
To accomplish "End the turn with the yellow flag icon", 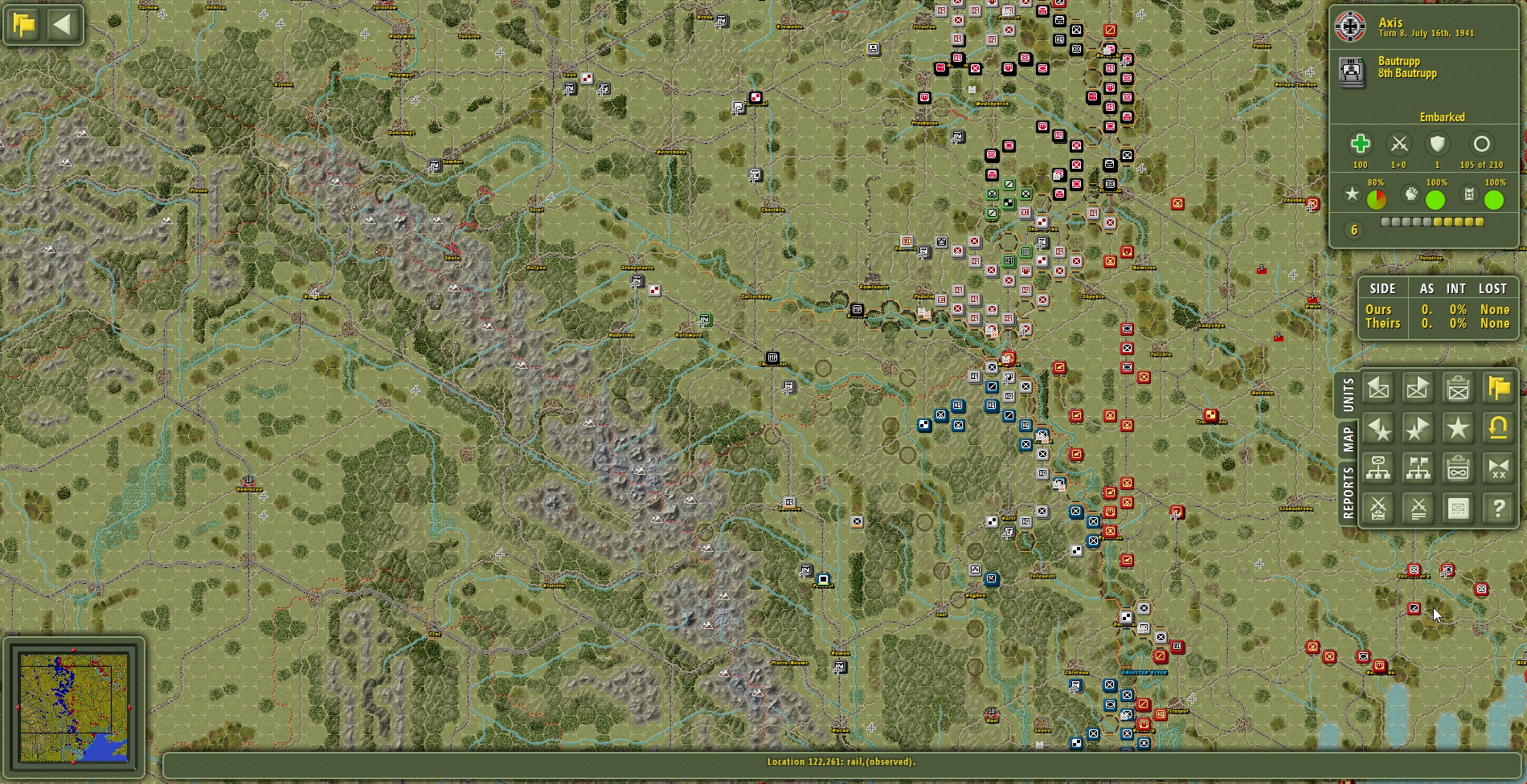I will pyautogui.click(x=1498, y=388).
